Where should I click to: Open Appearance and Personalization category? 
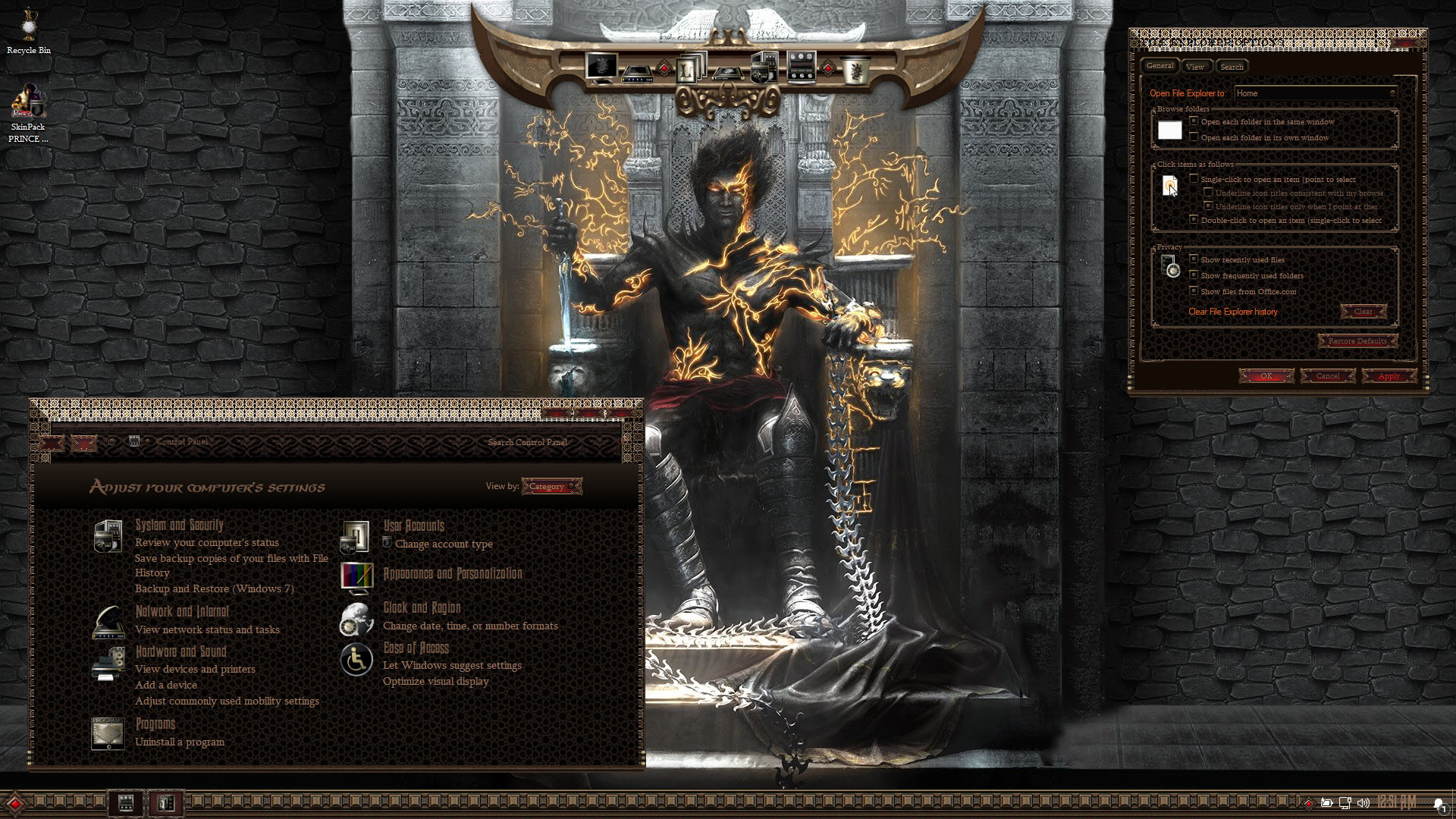[453, 574]
